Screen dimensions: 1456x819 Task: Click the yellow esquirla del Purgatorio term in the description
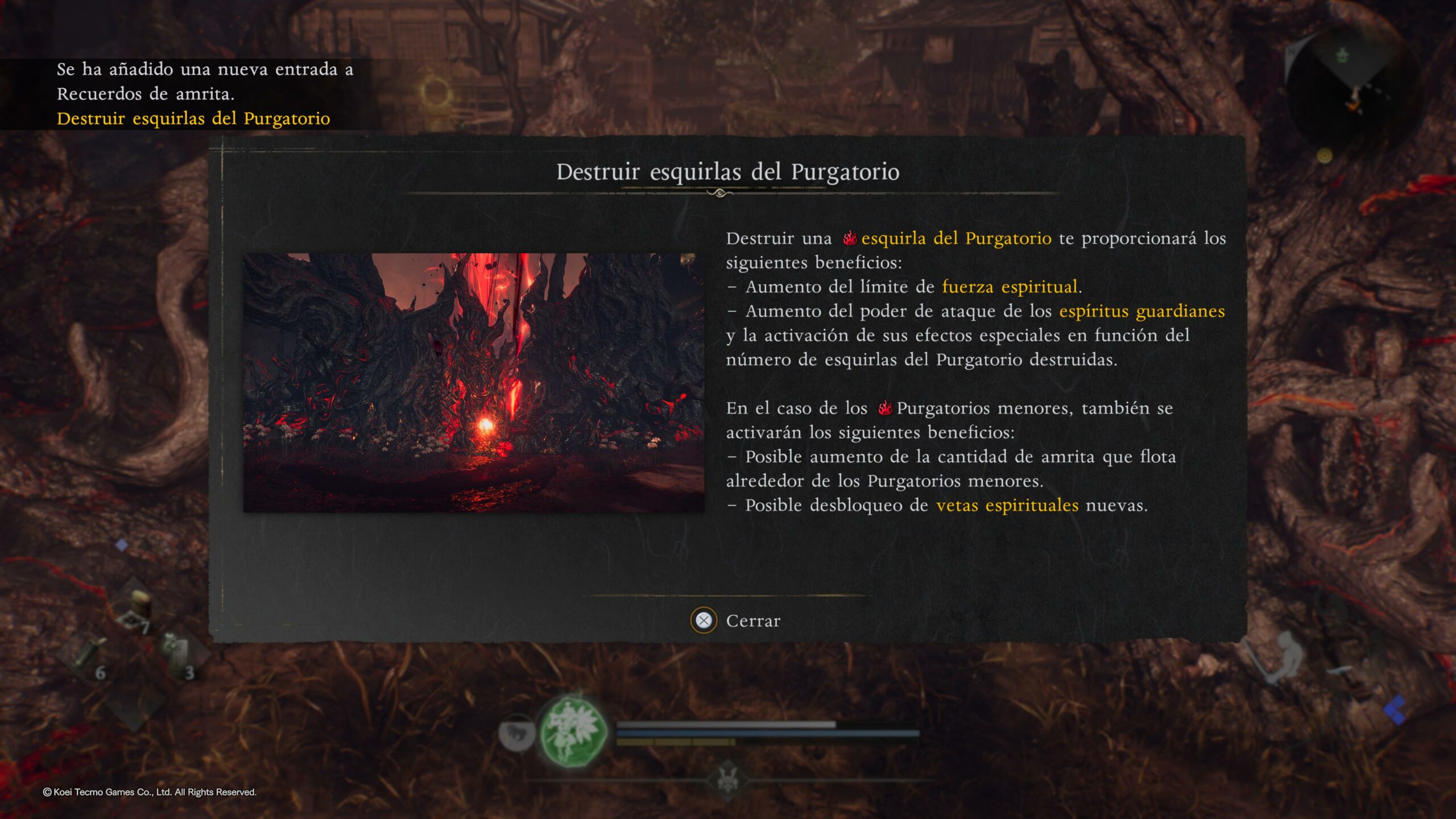pyautogui.click(x=955, y=238)
